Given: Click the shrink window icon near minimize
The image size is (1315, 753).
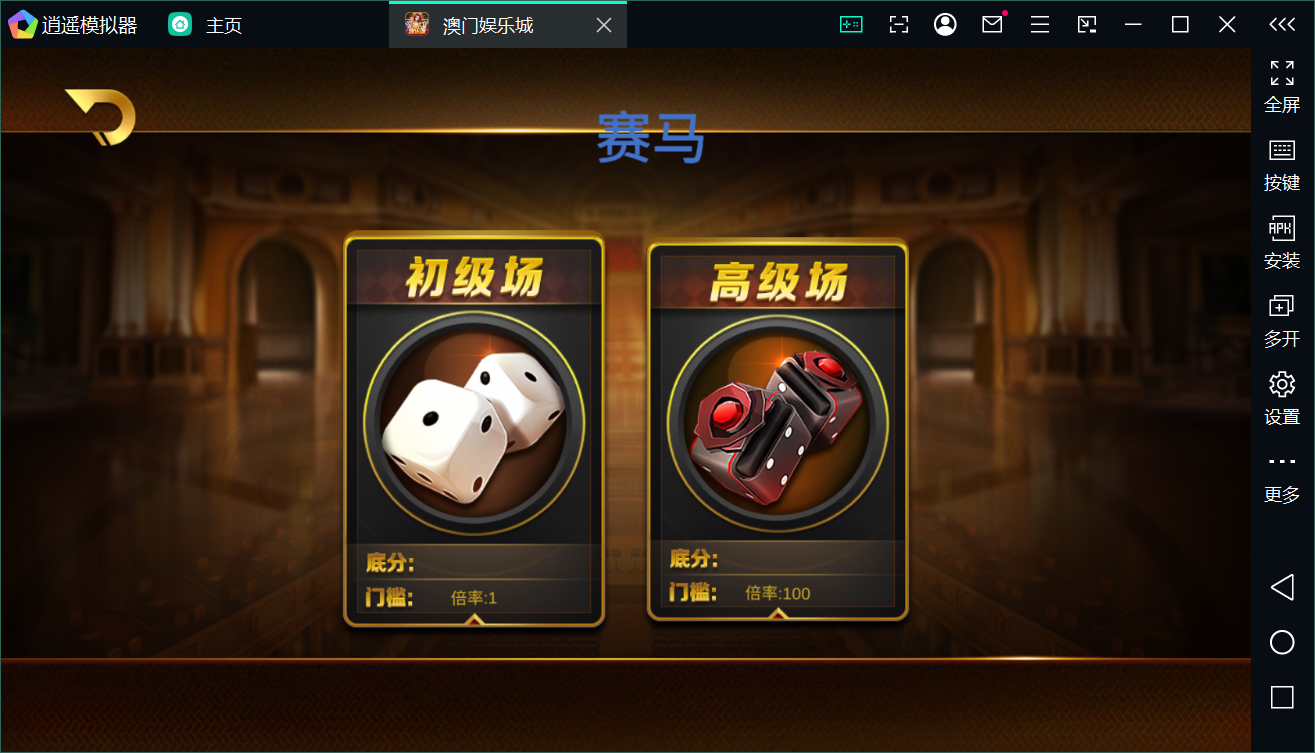Looking at the screenshot, I should coord(1086,23).
